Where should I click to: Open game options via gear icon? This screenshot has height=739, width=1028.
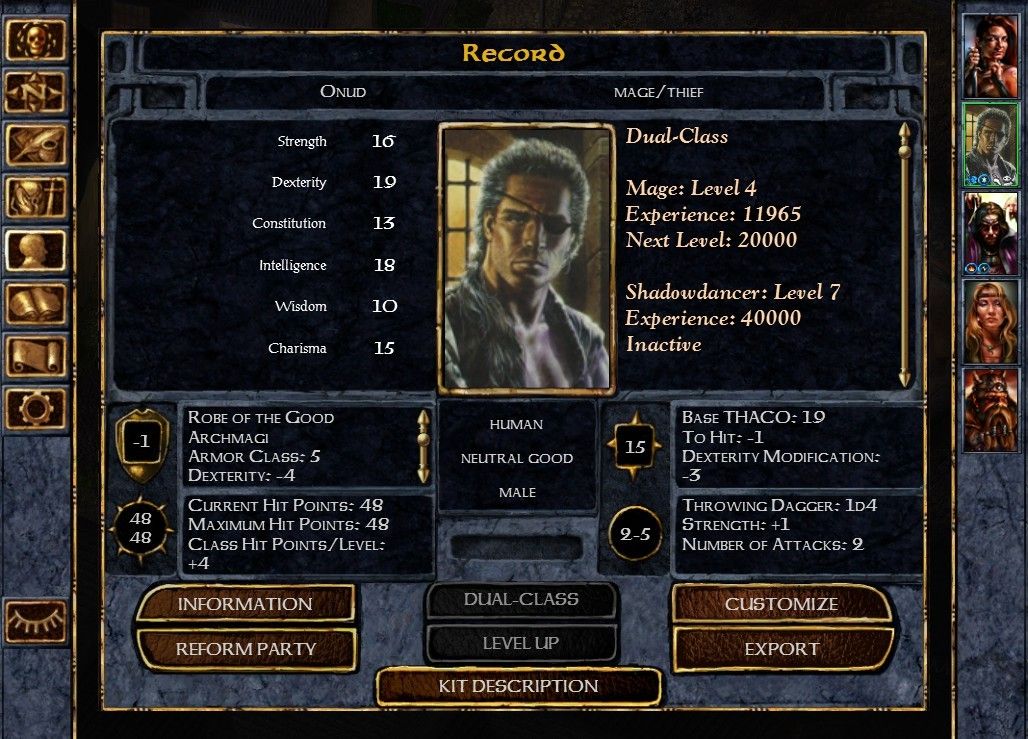(x=36, y=408)
